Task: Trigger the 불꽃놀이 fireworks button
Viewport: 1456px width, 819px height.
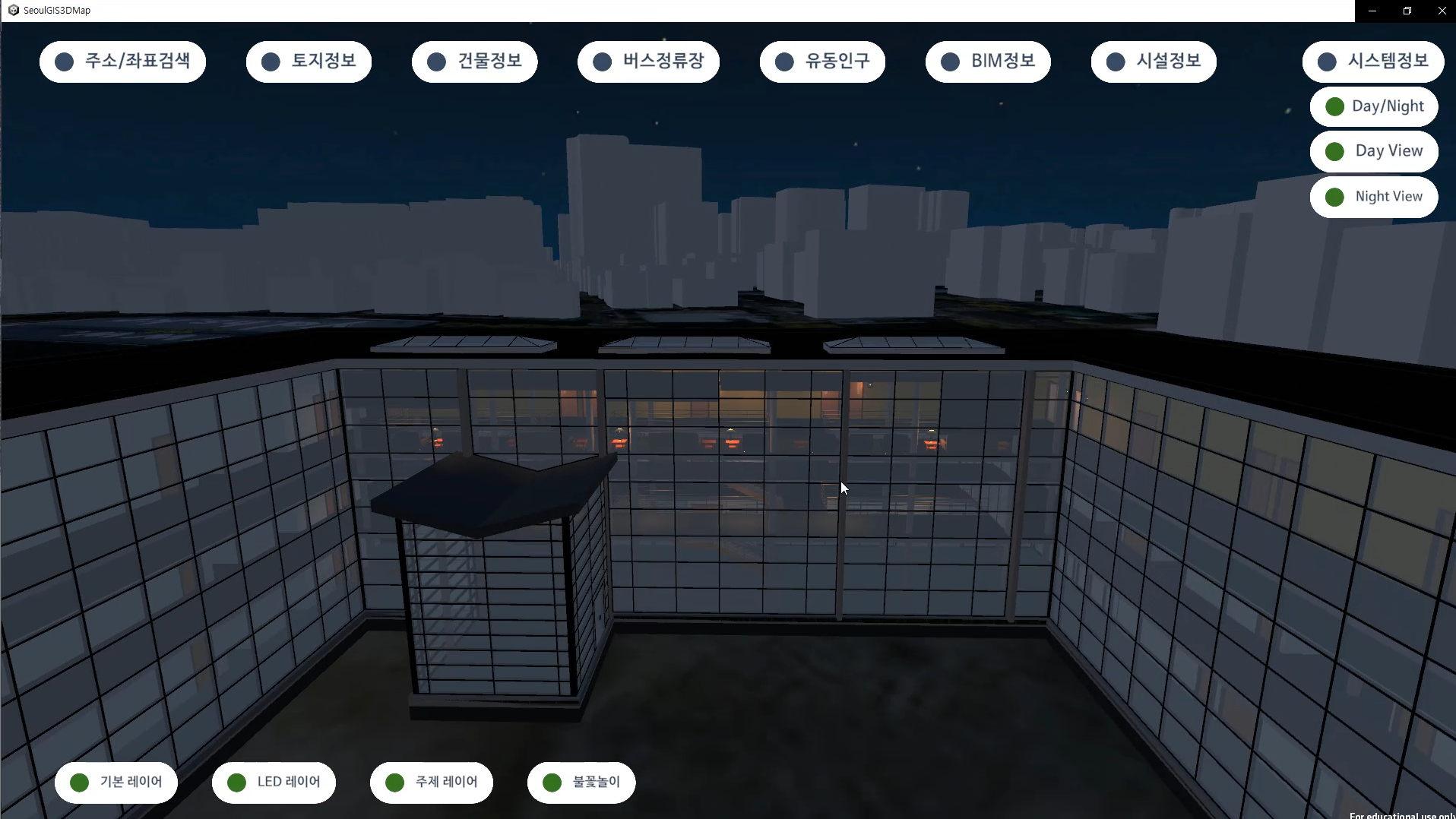Action: click(x=581, y=782)
